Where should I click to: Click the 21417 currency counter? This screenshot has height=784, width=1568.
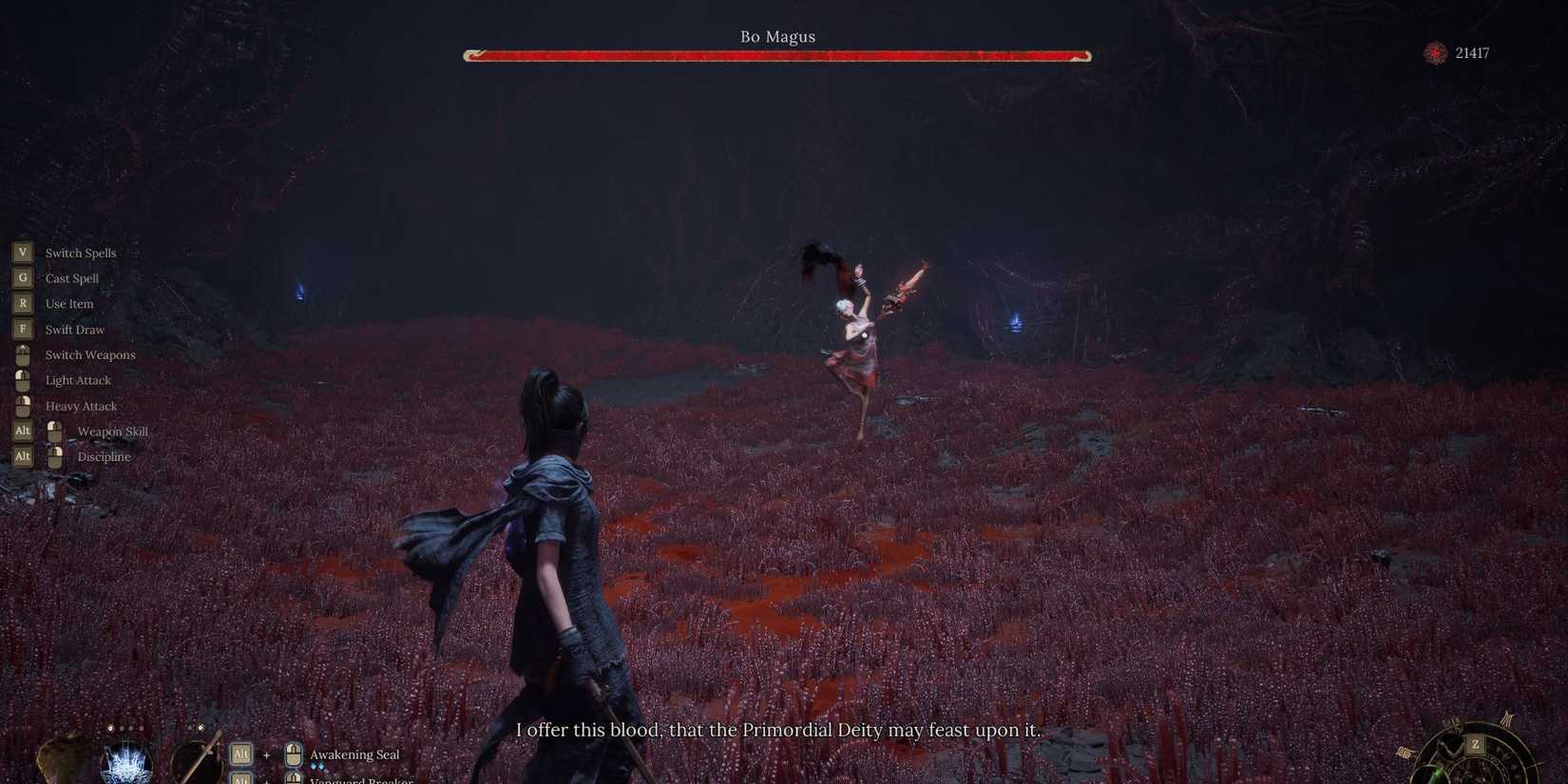click(1471, 53)
